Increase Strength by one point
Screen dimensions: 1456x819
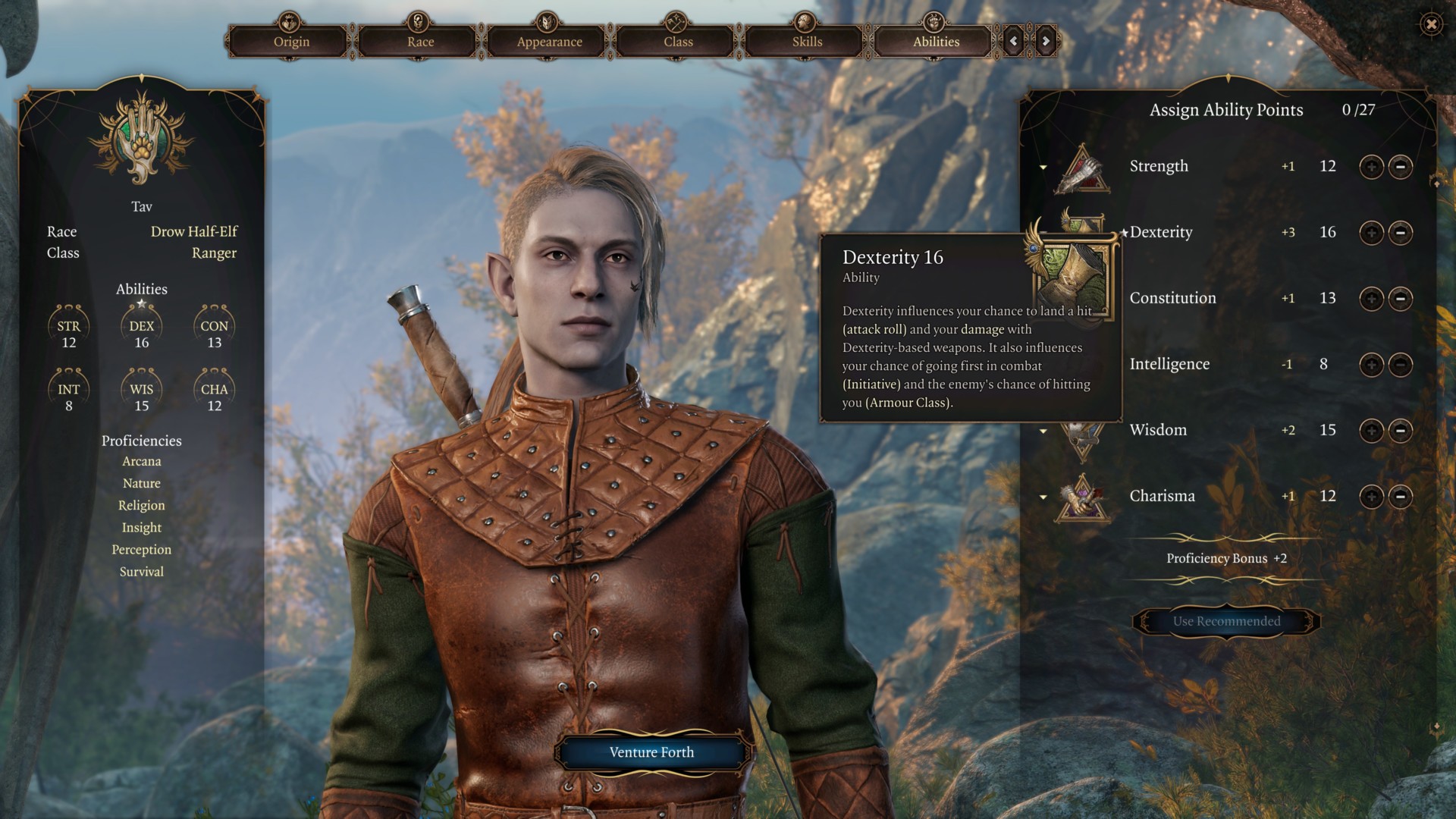pyautogui.click(x=1371, y=167)
